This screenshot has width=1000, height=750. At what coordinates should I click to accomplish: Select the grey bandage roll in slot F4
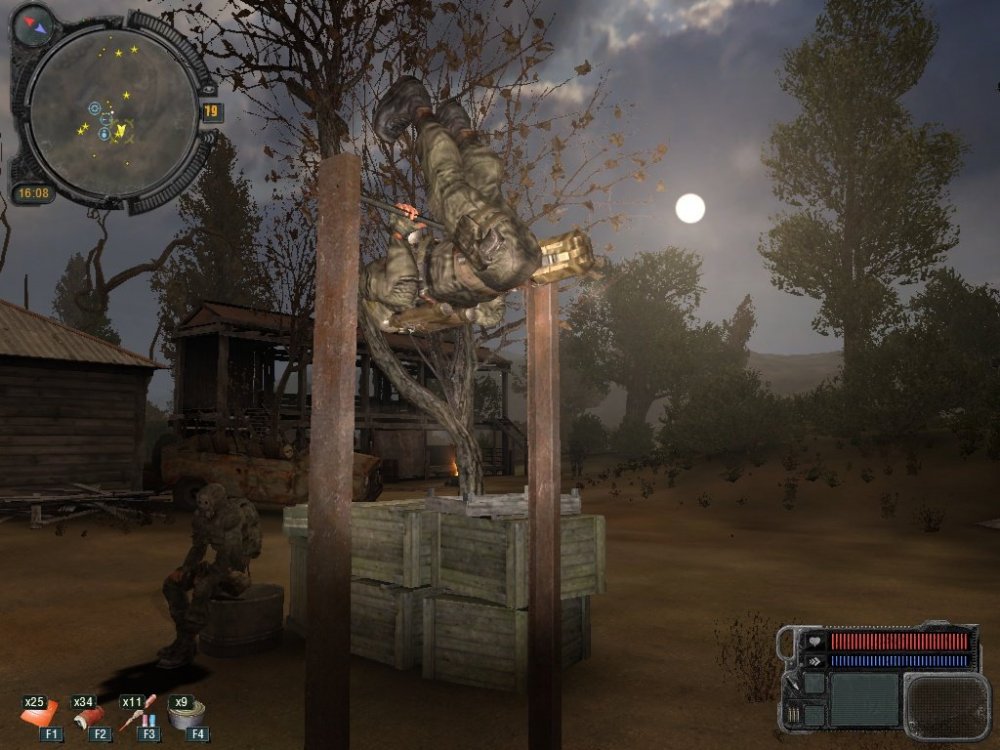tap(186, 714)
